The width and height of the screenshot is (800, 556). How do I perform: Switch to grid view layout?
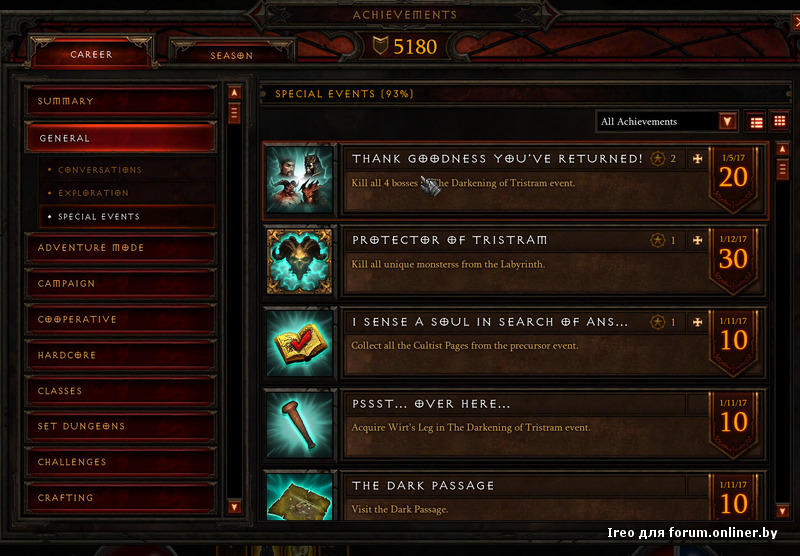click(779, 122)
